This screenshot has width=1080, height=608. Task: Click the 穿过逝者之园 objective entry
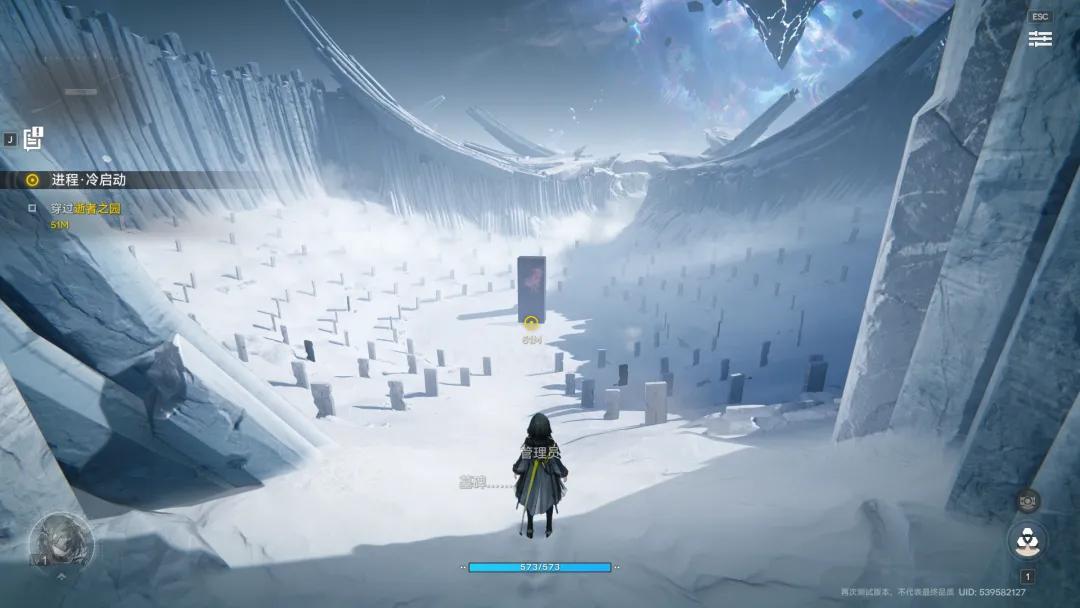click(85, 209)
